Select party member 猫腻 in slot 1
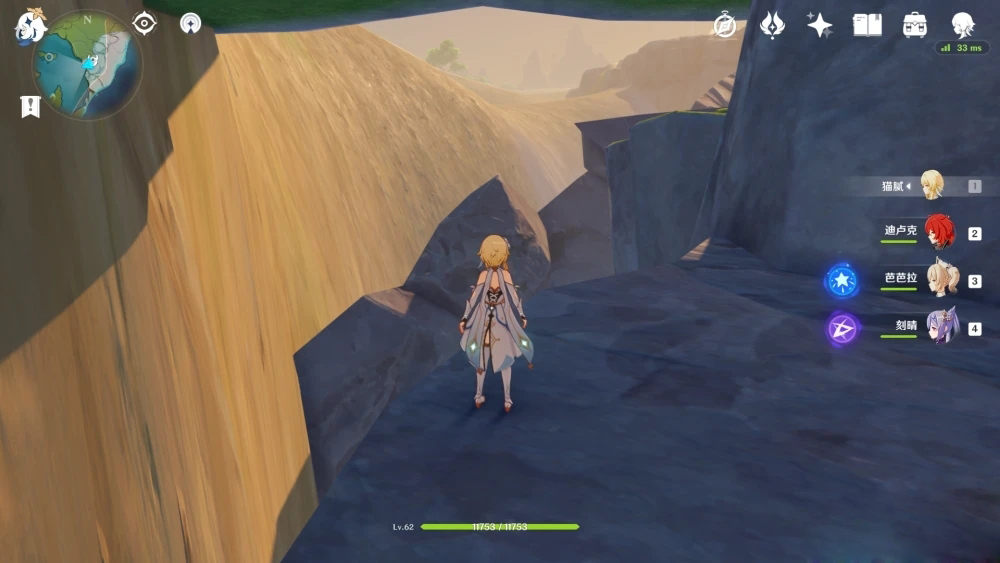Viewport: 1000px width, 563px height. point(931,185)
